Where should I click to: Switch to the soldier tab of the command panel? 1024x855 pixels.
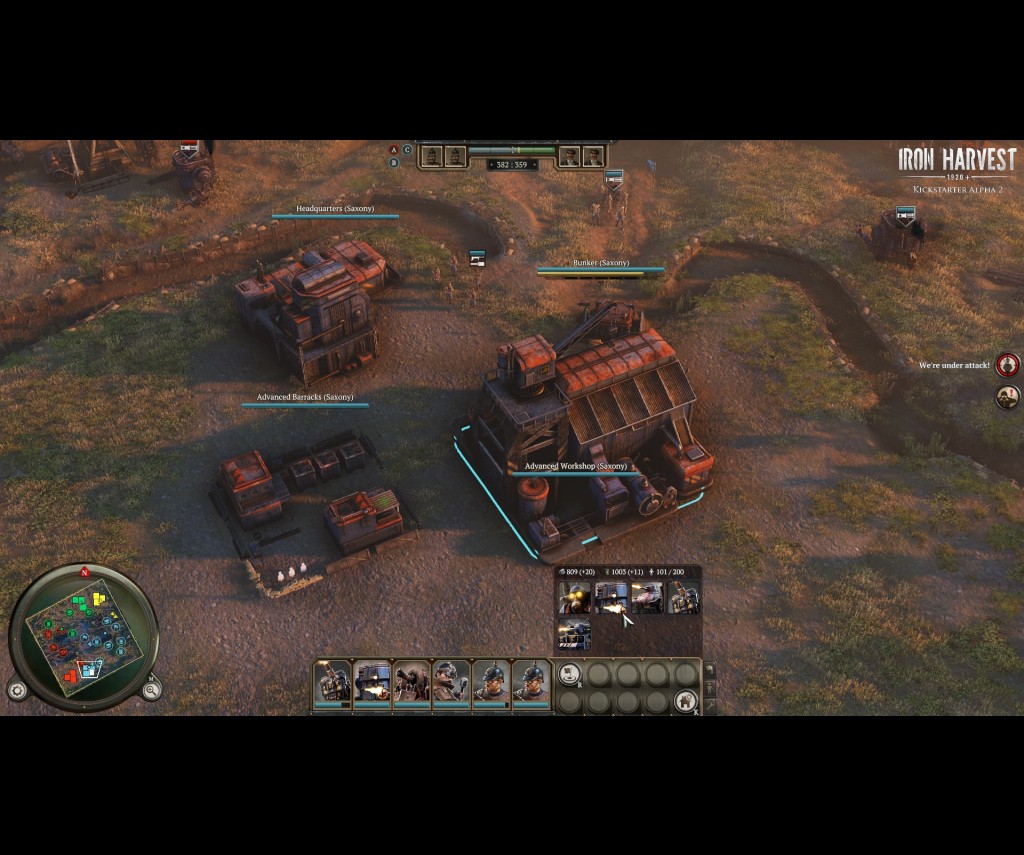(x=709, y=689)
